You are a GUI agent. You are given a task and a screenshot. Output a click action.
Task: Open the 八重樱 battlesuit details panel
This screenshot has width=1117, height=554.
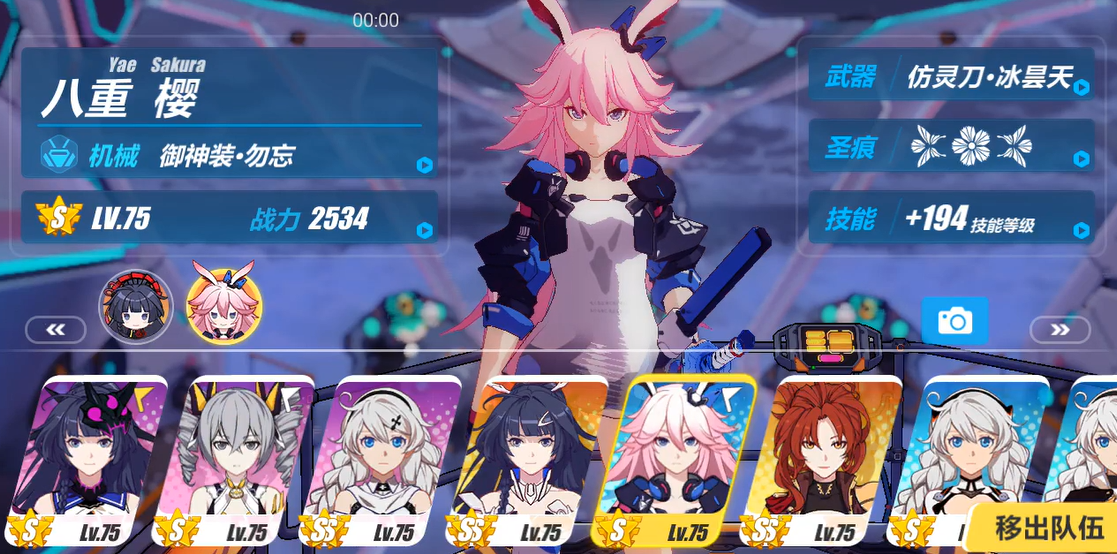point(230,112)
